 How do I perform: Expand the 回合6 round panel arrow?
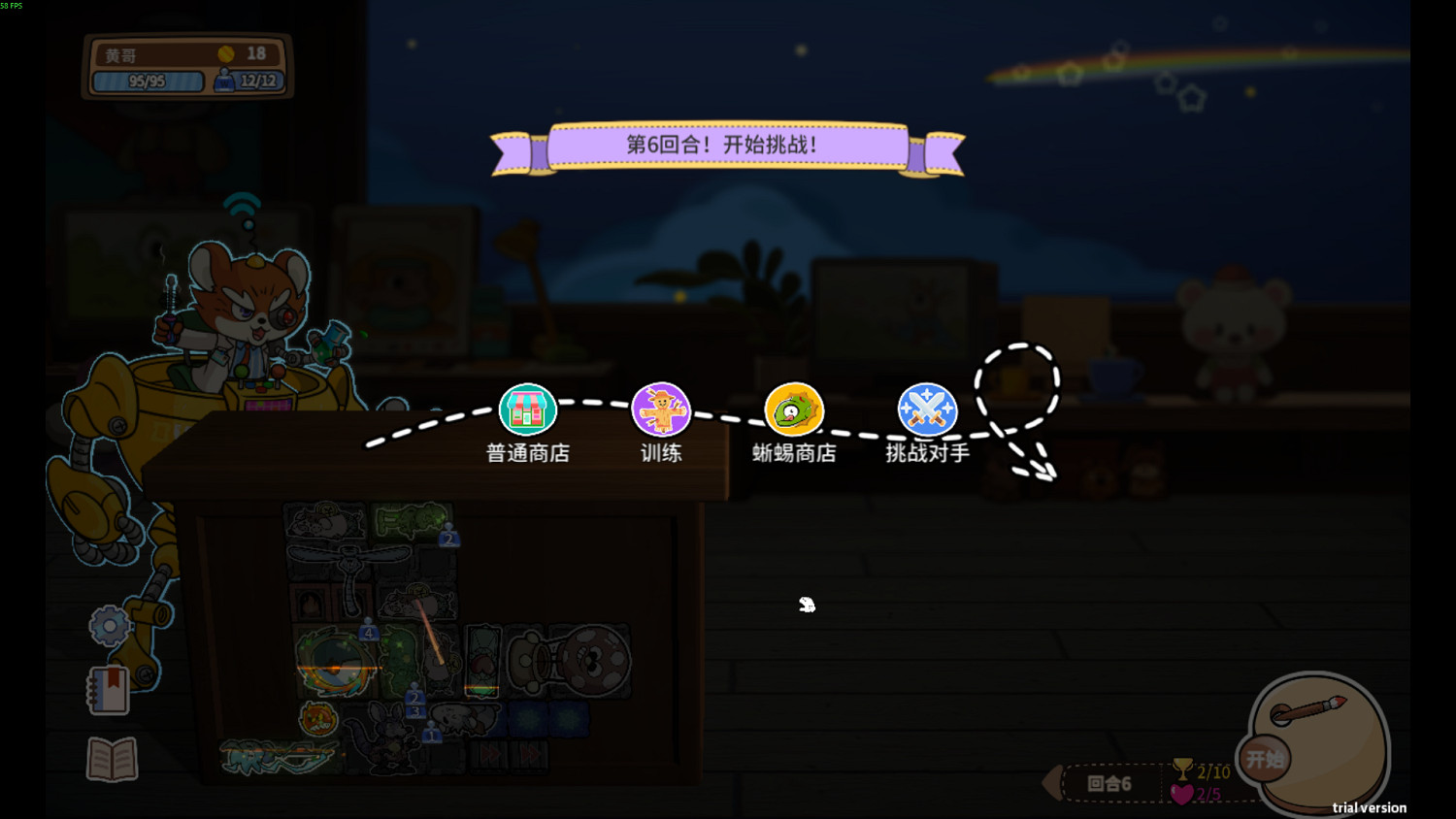pyautogui.click(x=1052, y=782)
